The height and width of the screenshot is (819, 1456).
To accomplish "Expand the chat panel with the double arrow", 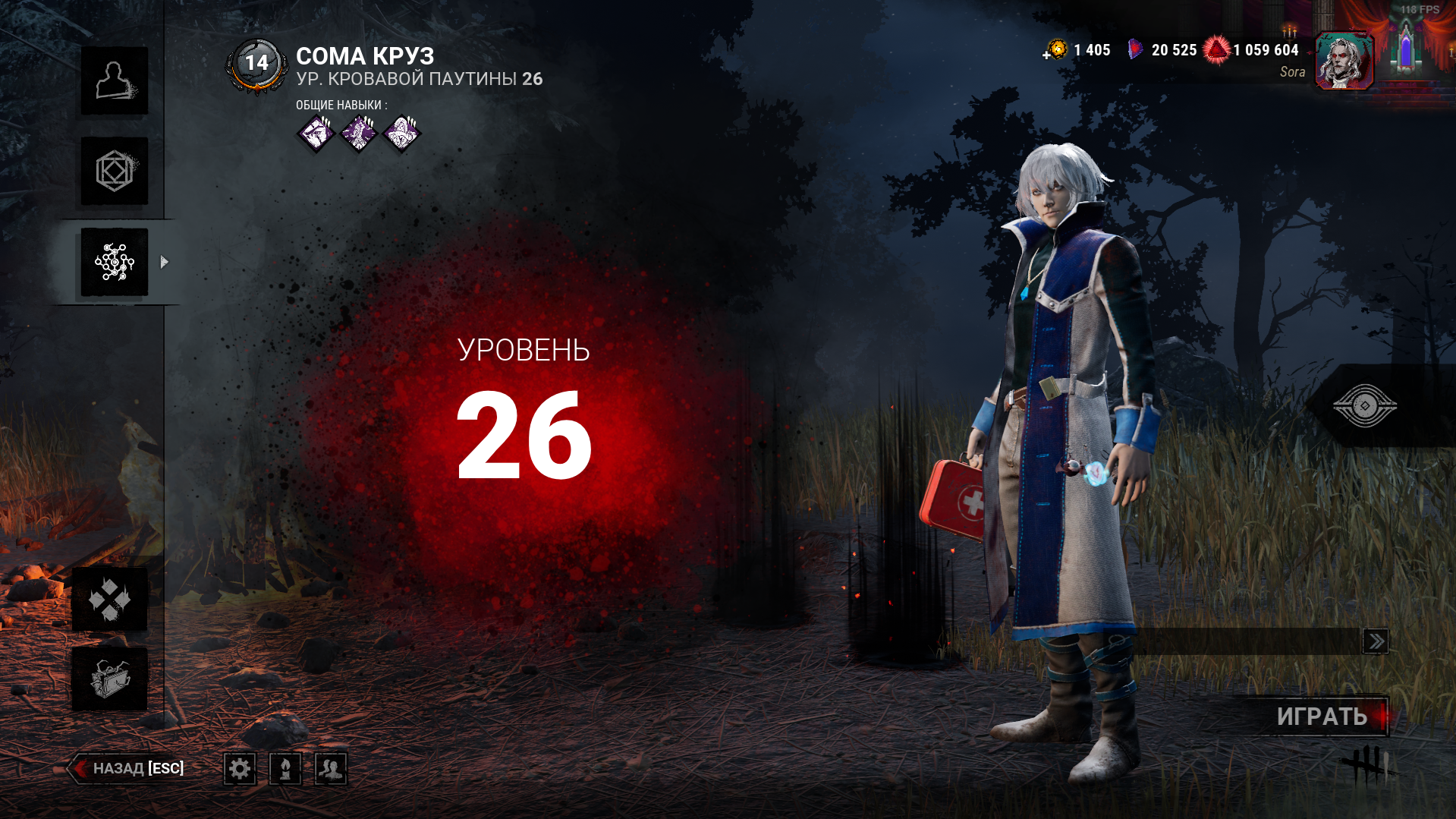I will 1377,641.
